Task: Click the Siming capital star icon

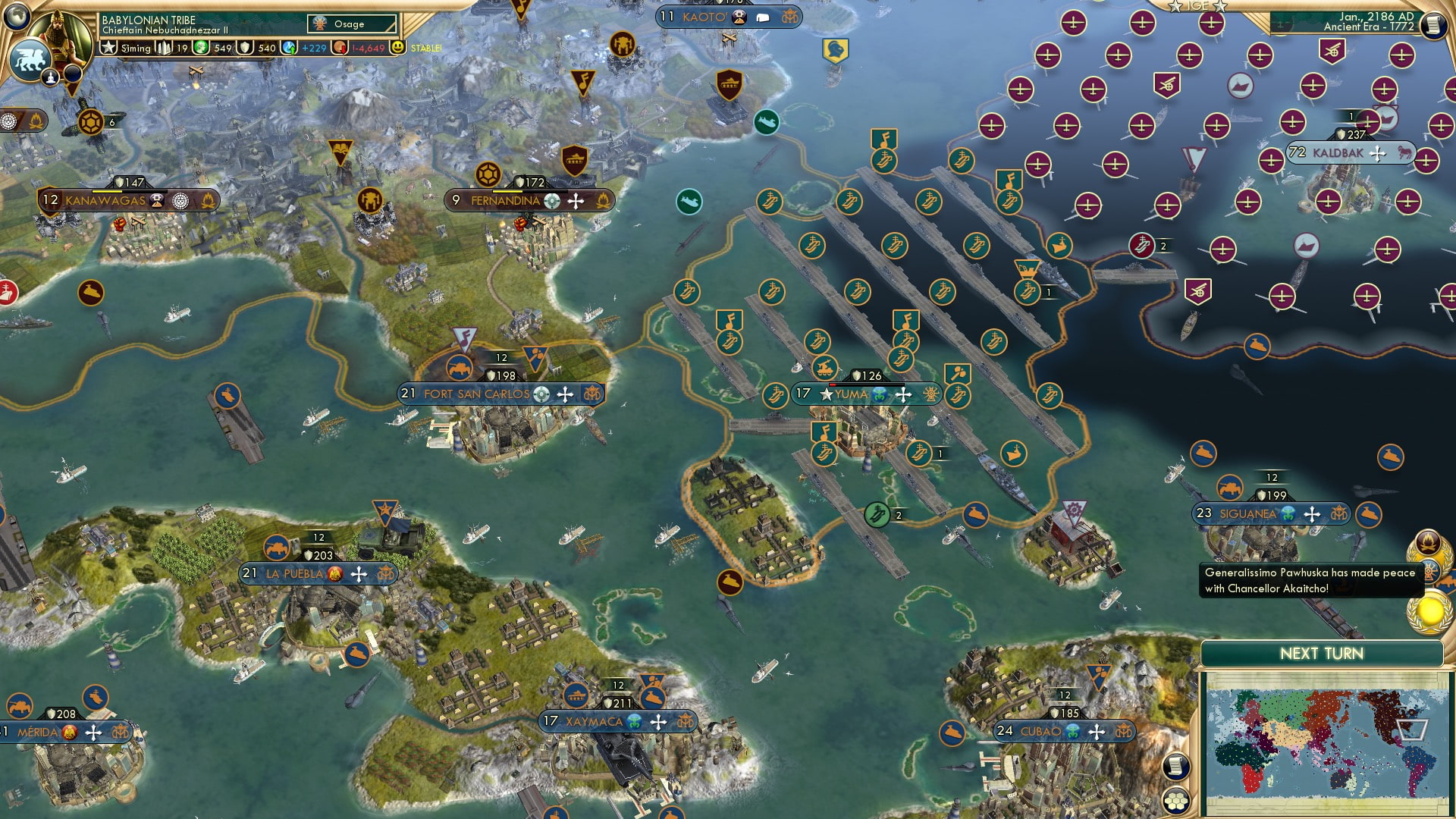Action: 109,47
